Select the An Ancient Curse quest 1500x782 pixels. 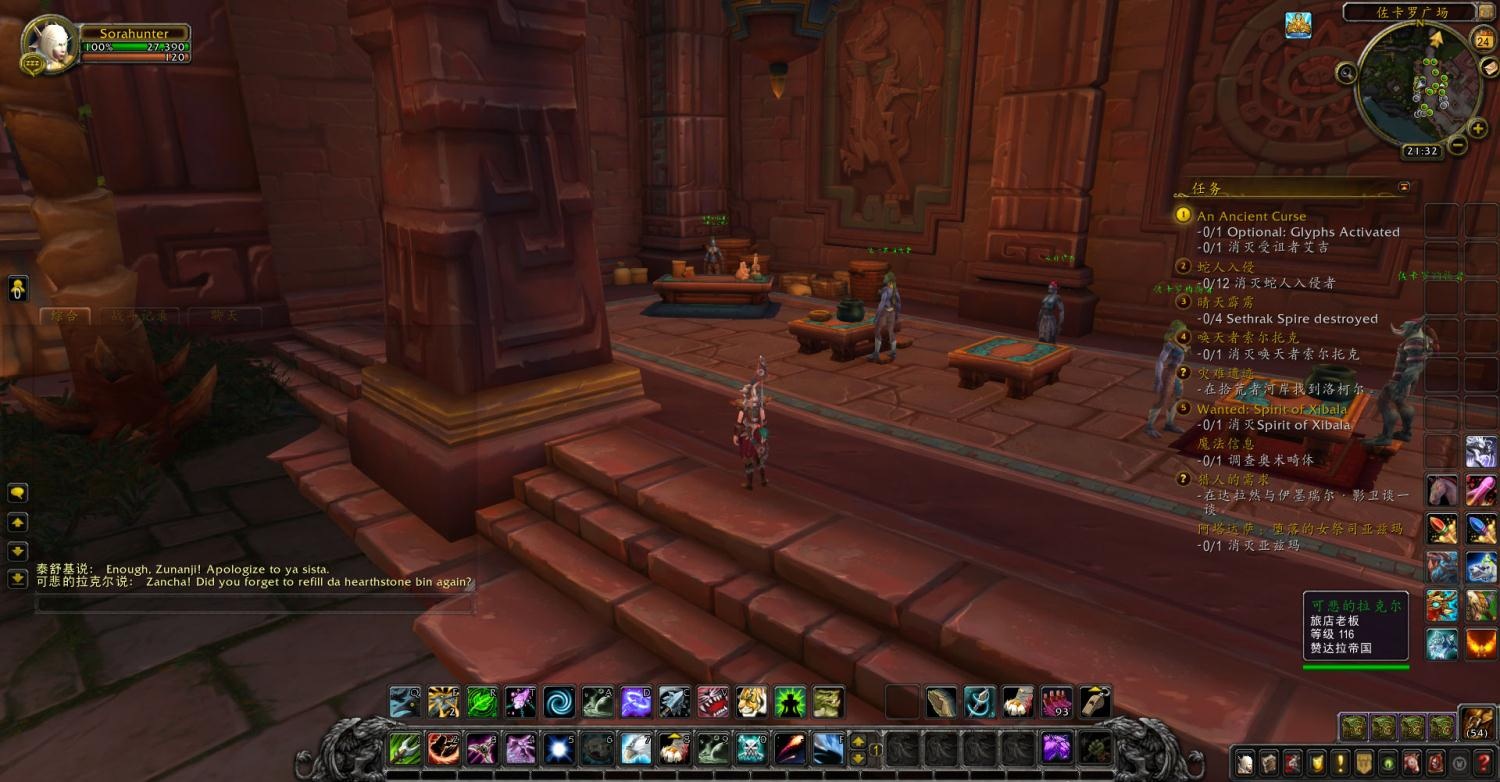[1251, 216]
